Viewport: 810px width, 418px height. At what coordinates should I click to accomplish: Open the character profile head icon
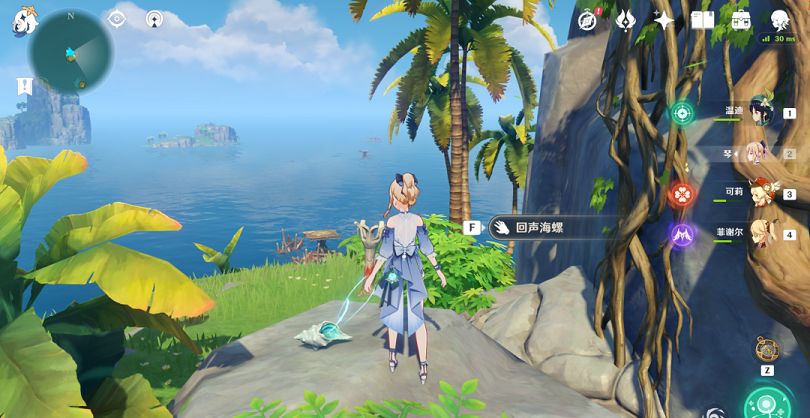pos(780,19)
